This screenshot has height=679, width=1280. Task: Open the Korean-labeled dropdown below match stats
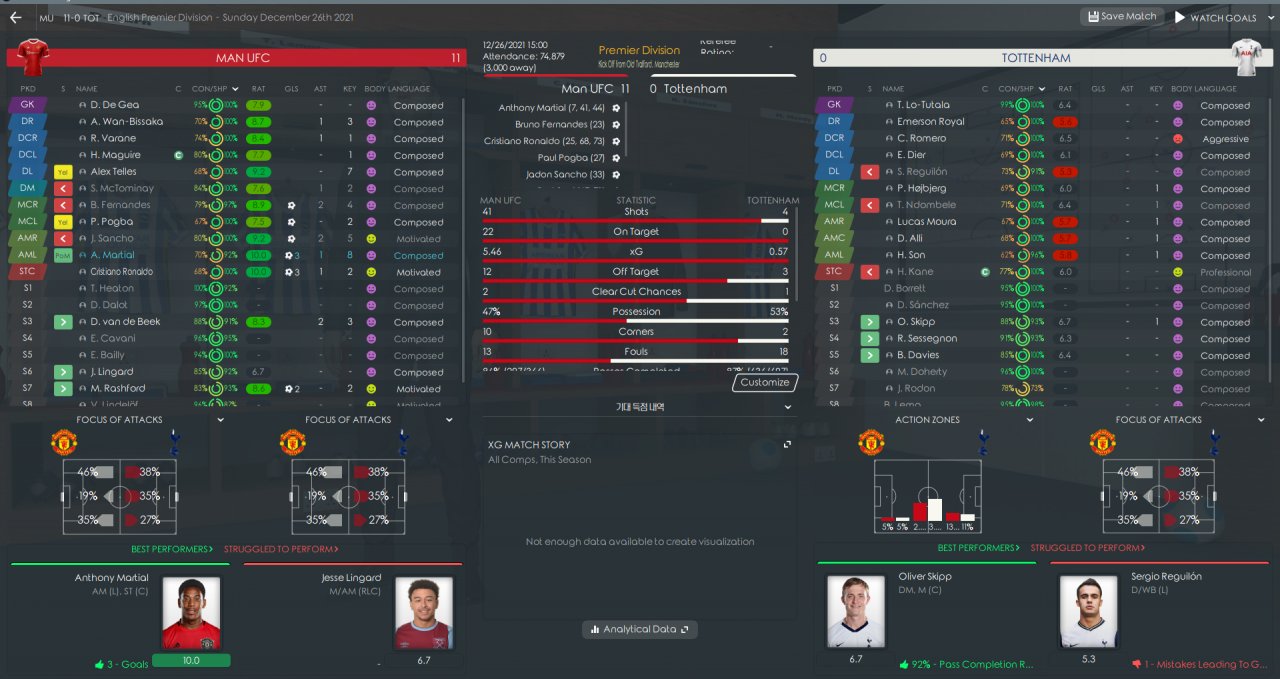click(x=638, y=407)
